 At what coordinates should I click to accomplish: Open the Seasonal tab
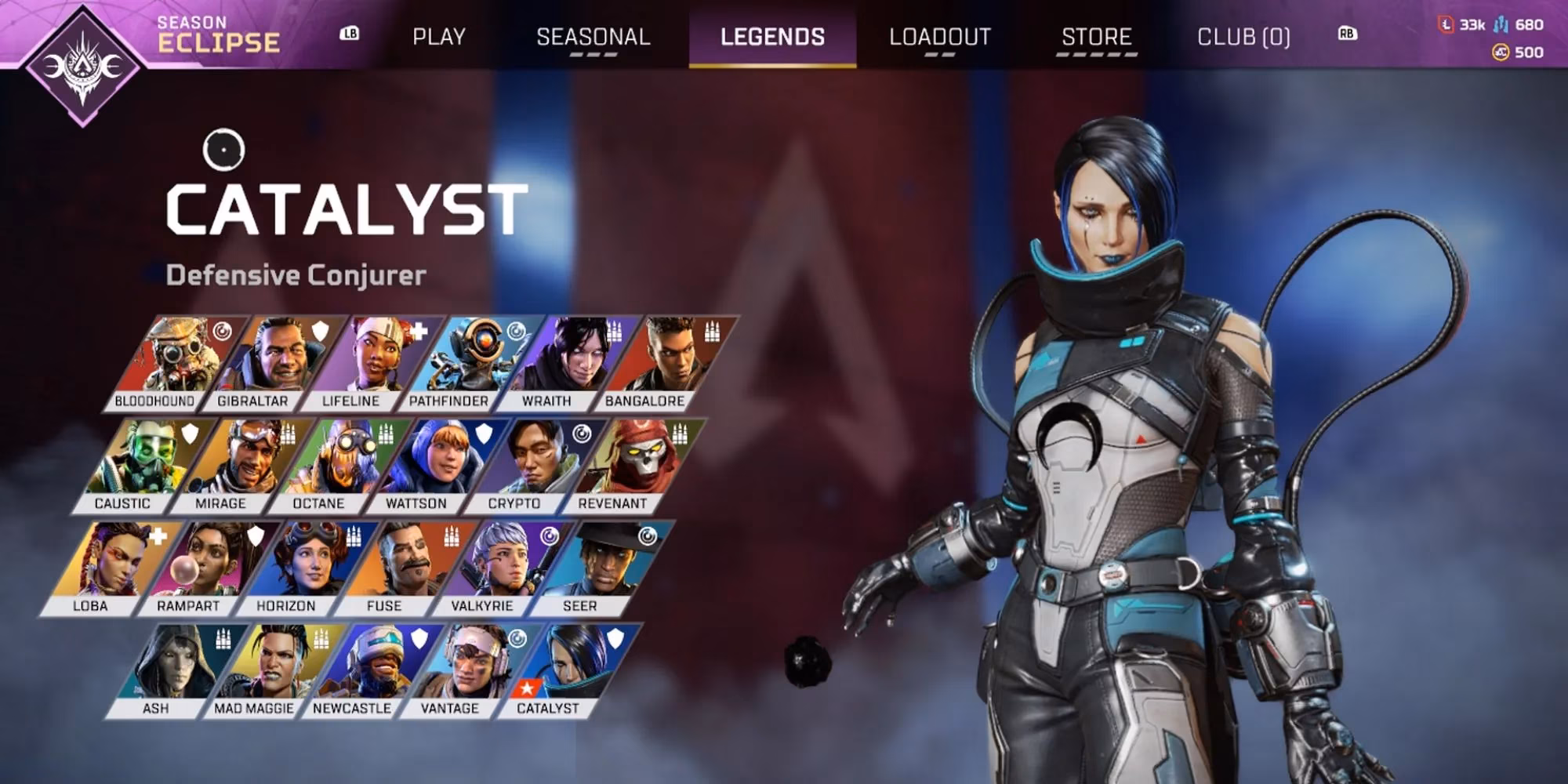coord(593,37)
